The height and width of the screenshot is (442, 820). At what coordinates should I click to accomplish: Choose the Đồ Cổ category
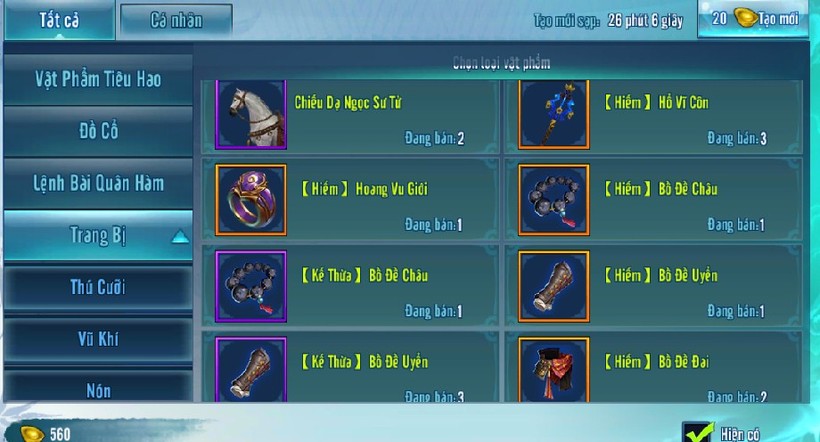click(97, 131)
